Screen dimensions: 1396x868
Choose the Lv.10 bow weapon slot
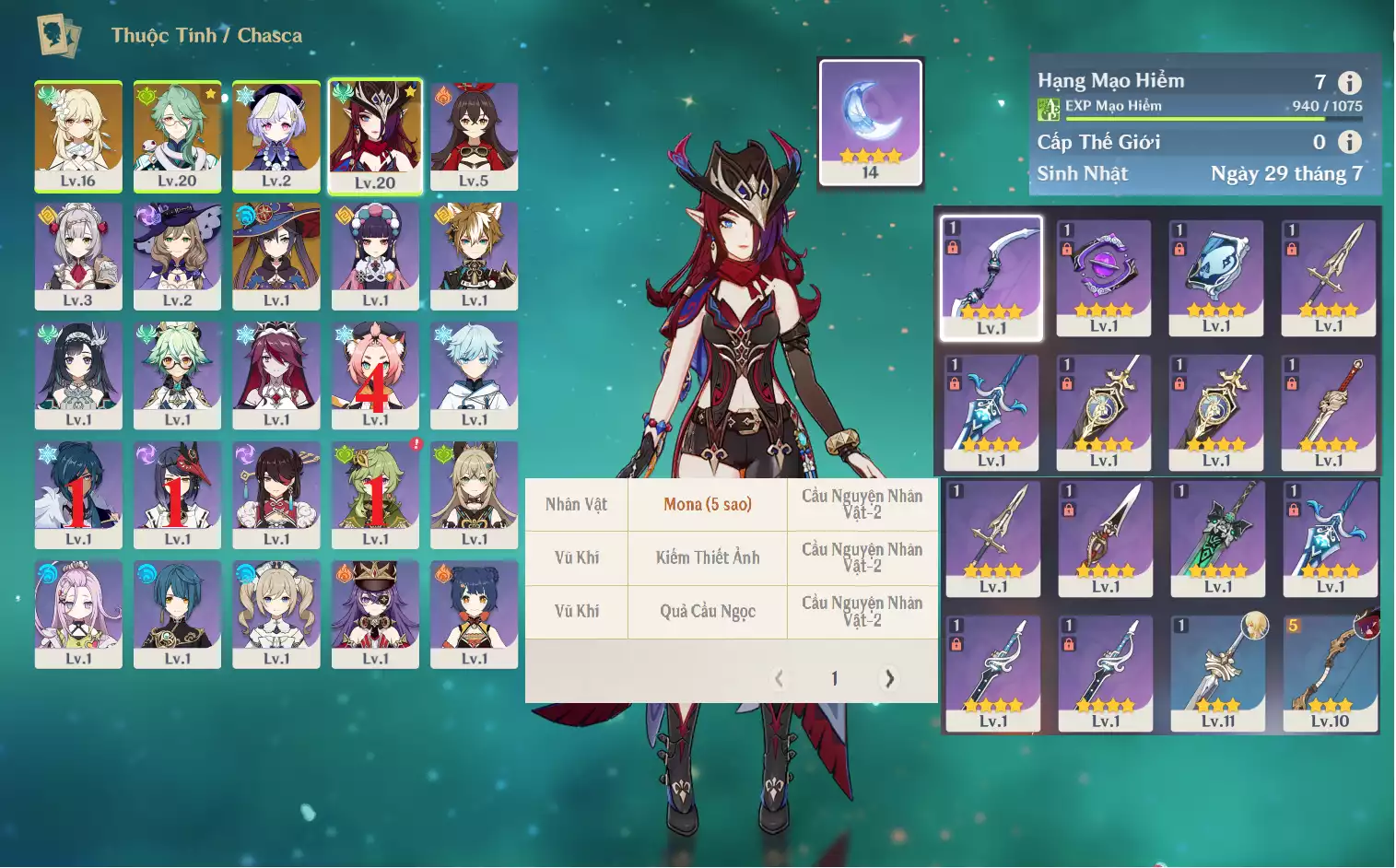pos(1331,674)
